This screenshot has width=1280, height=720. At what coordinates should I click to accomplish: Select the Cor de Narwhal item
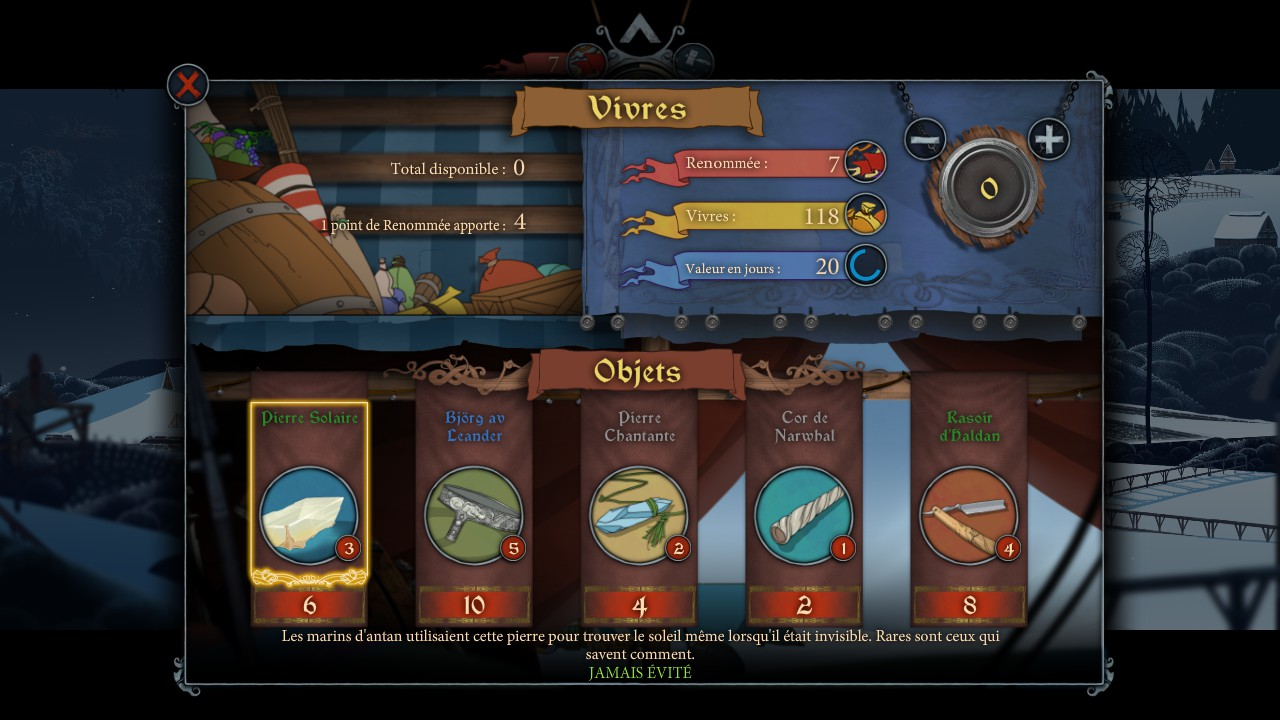tap(804, 515)
